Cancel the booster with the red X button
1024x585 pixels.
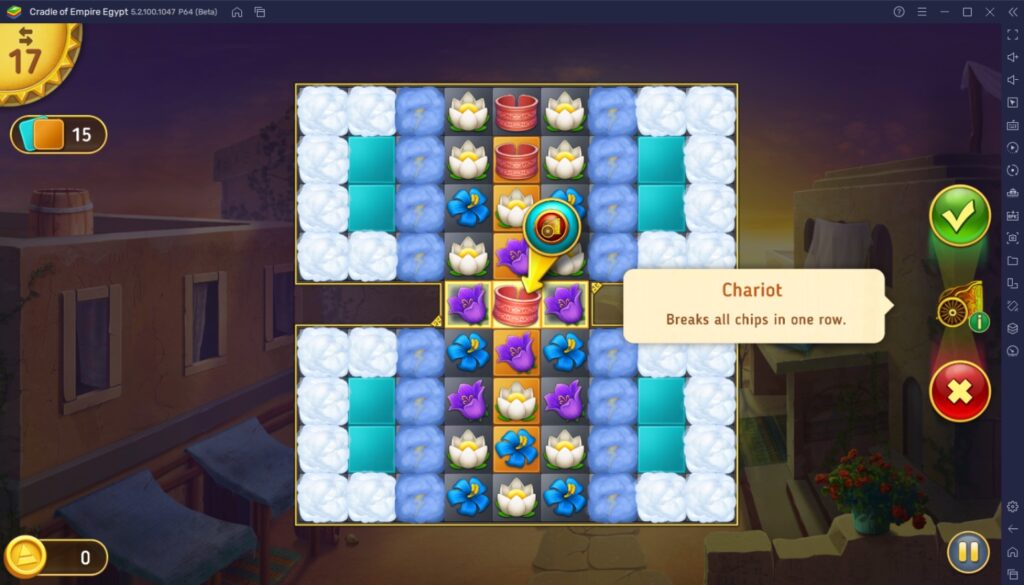click(x=959, y=391)
